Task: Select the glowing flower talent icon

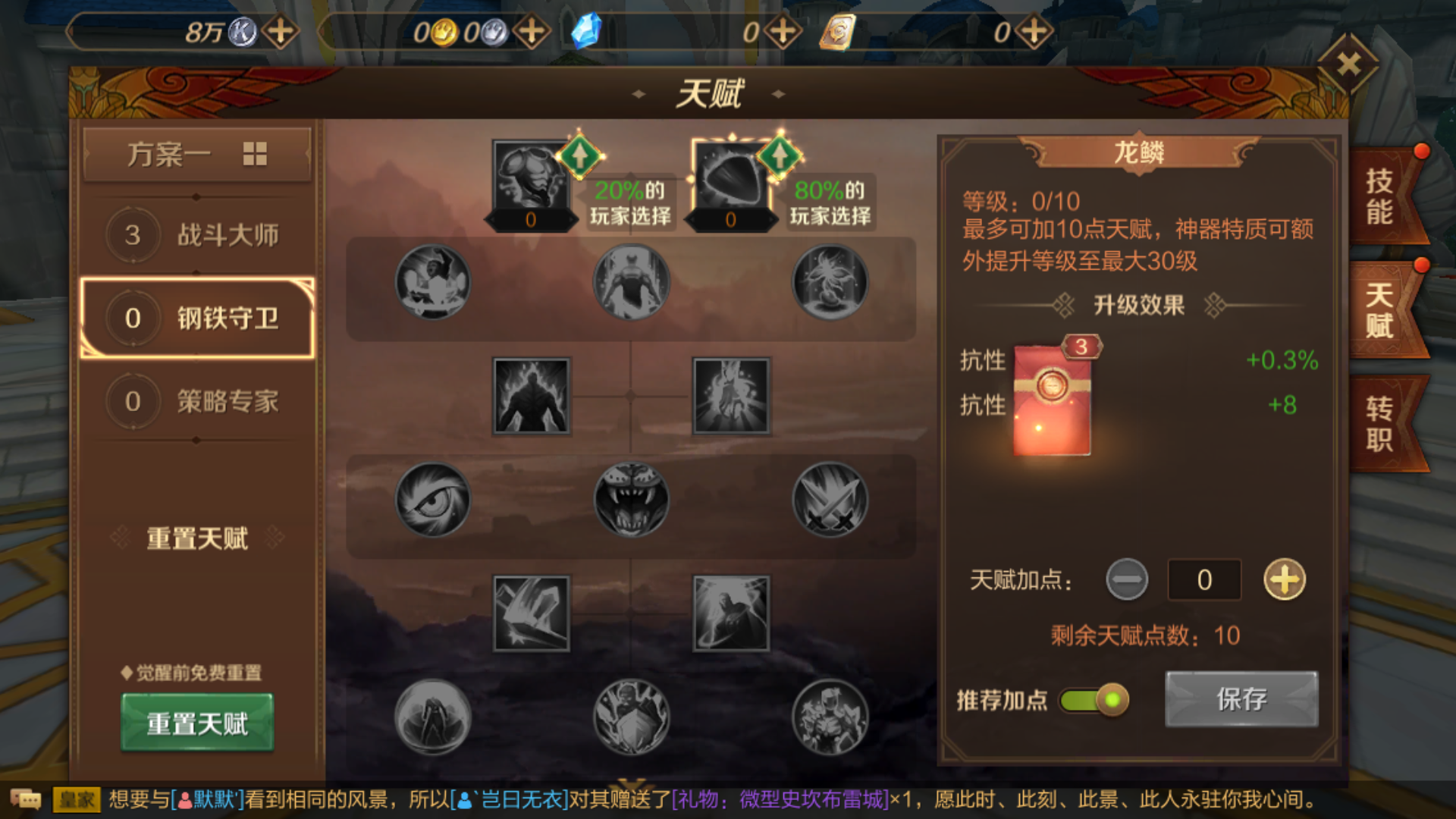Action: tap(830, 282)
